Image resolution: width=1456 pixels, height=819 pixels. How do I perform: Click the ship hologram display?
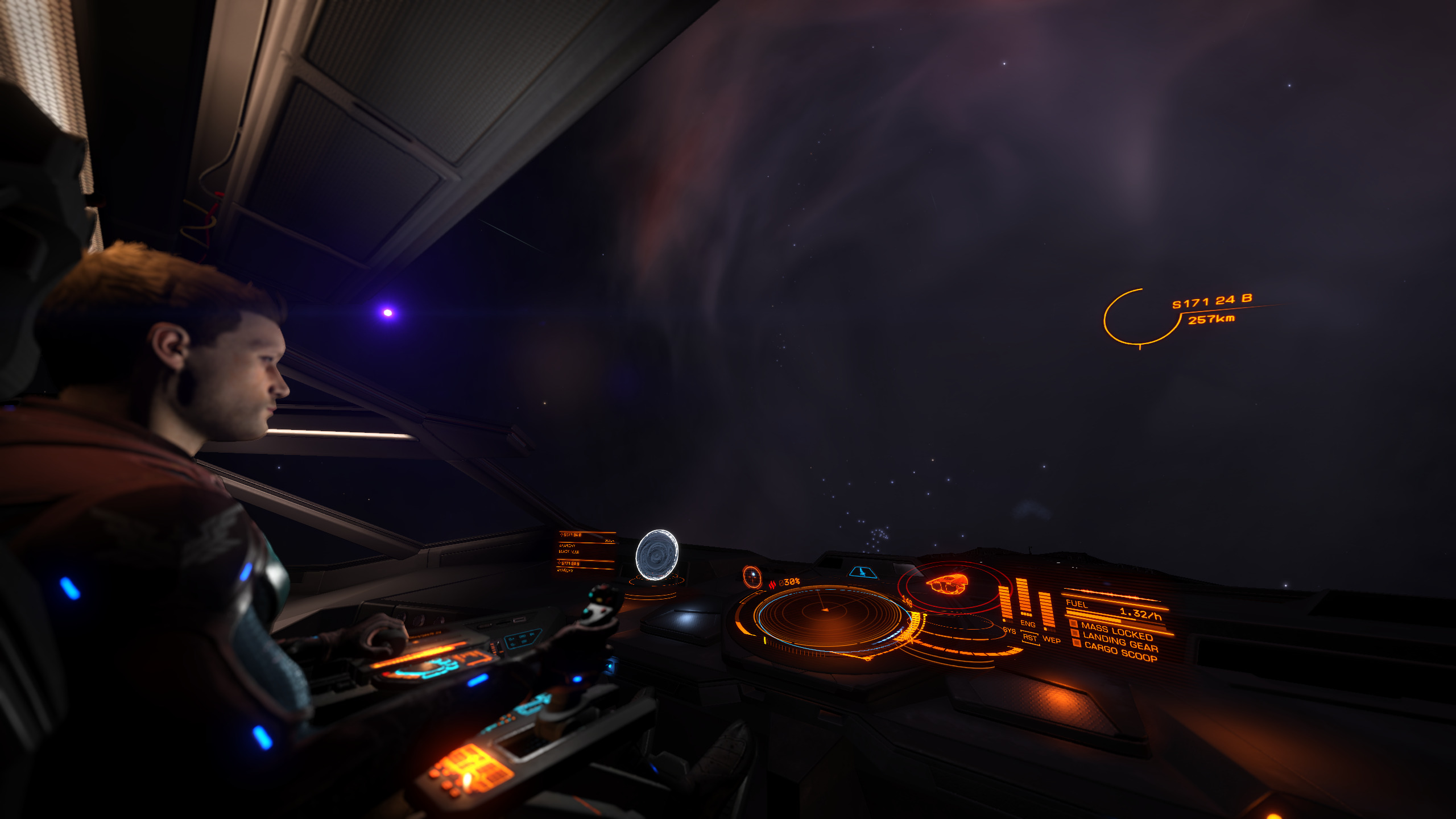[x=946, y=585]
